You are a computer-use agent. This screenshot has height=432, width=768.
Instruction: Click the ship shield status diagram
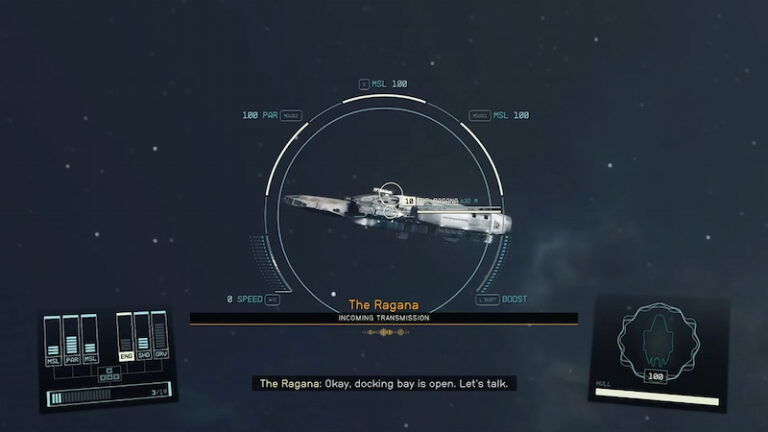point(654,341)
